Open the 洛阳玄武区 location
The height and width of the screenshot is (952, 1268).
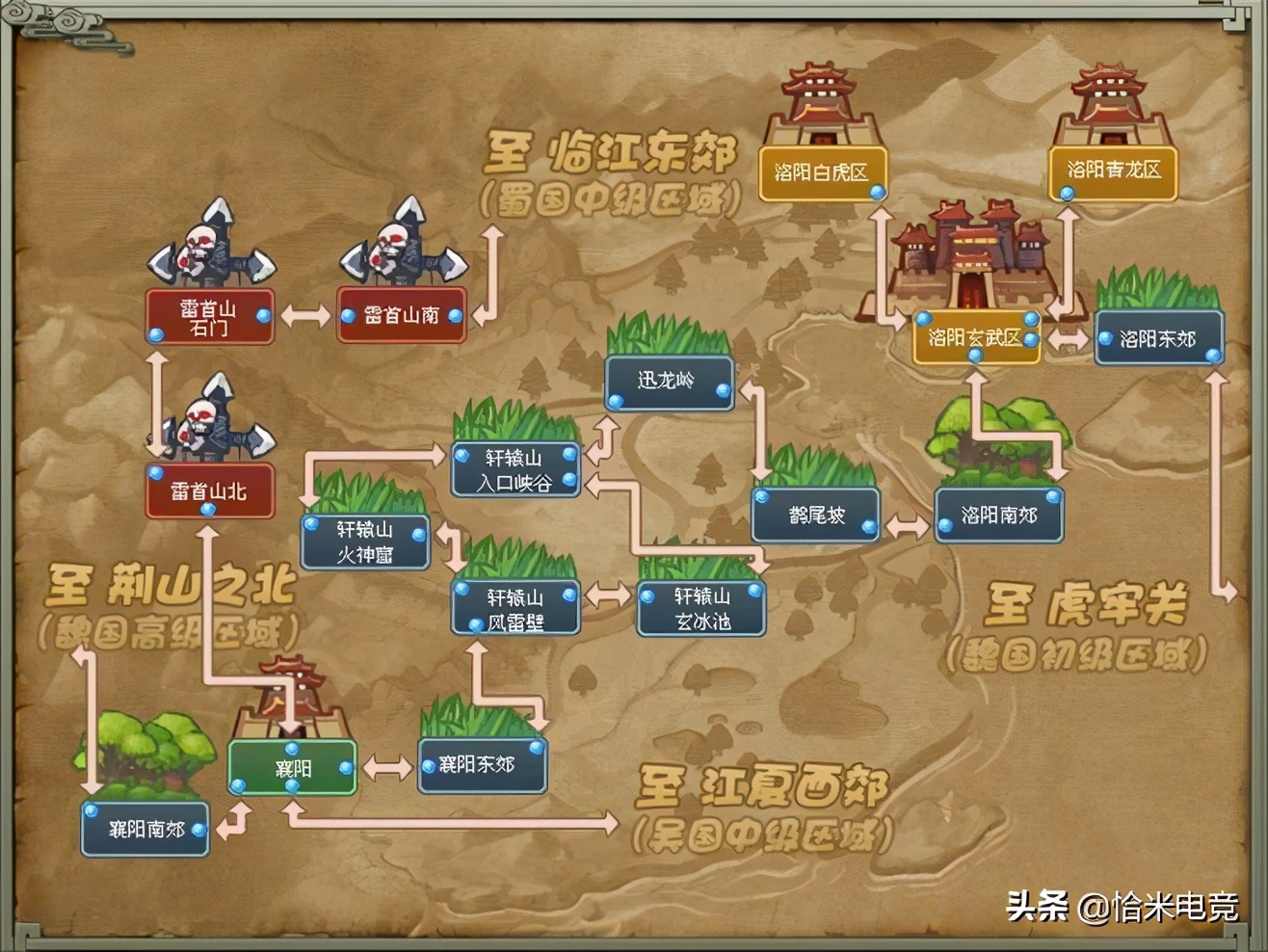point(976,339)
